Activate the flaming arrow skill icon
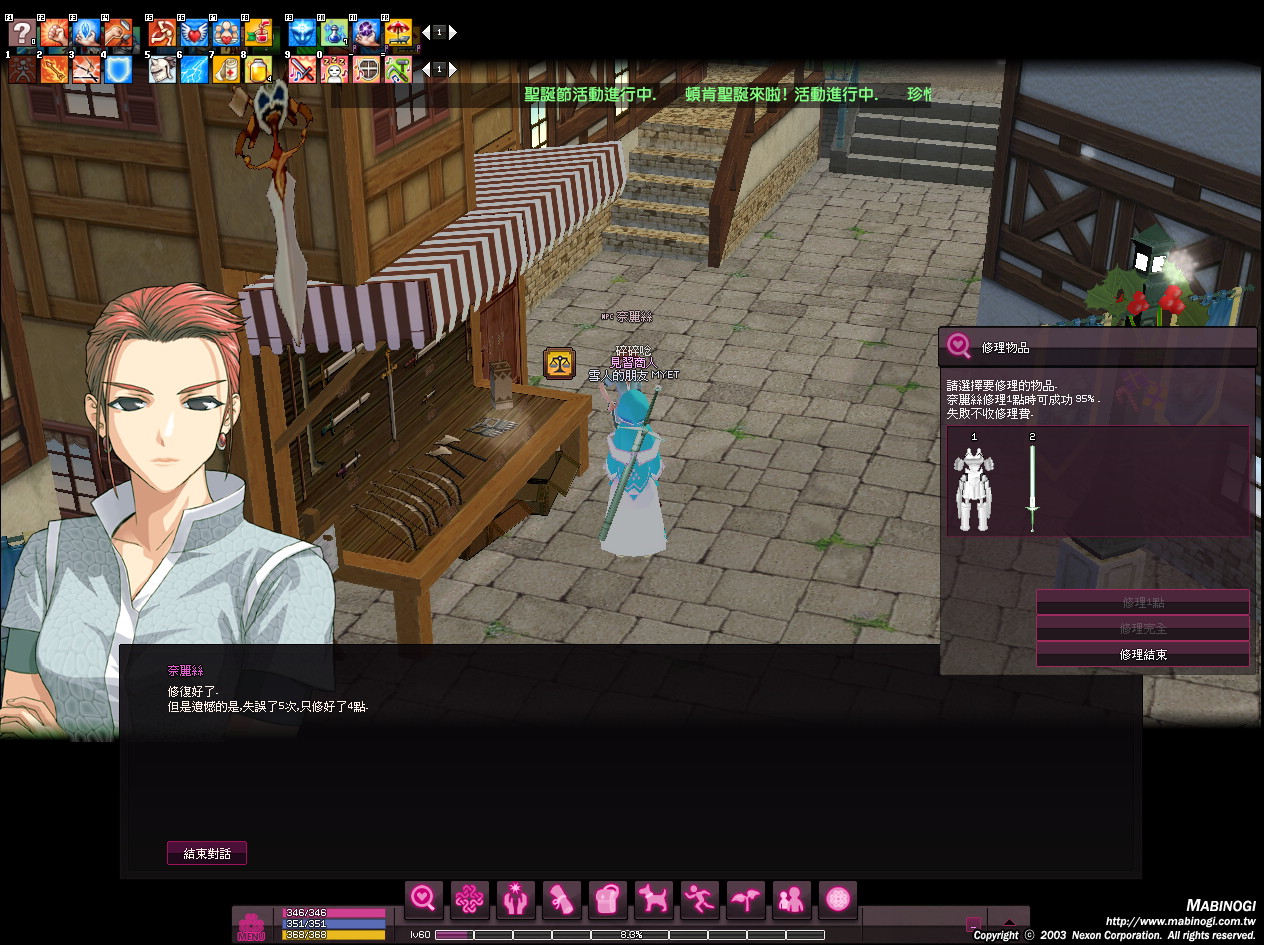1264x945 pixels. [x=53, y=70]
